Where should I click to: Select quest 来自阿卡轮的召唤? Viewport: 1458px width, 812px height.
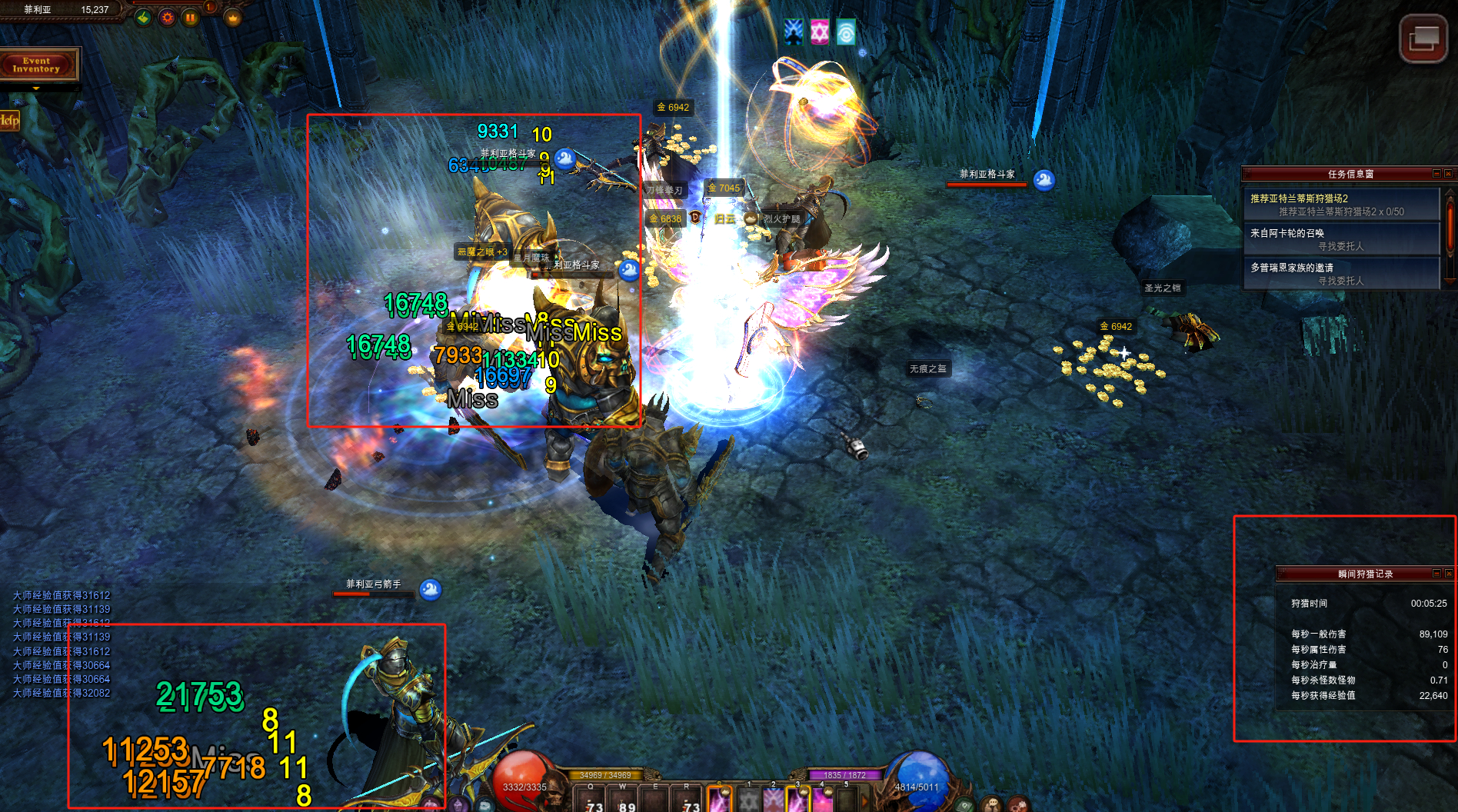click(x=1340, y=239)
